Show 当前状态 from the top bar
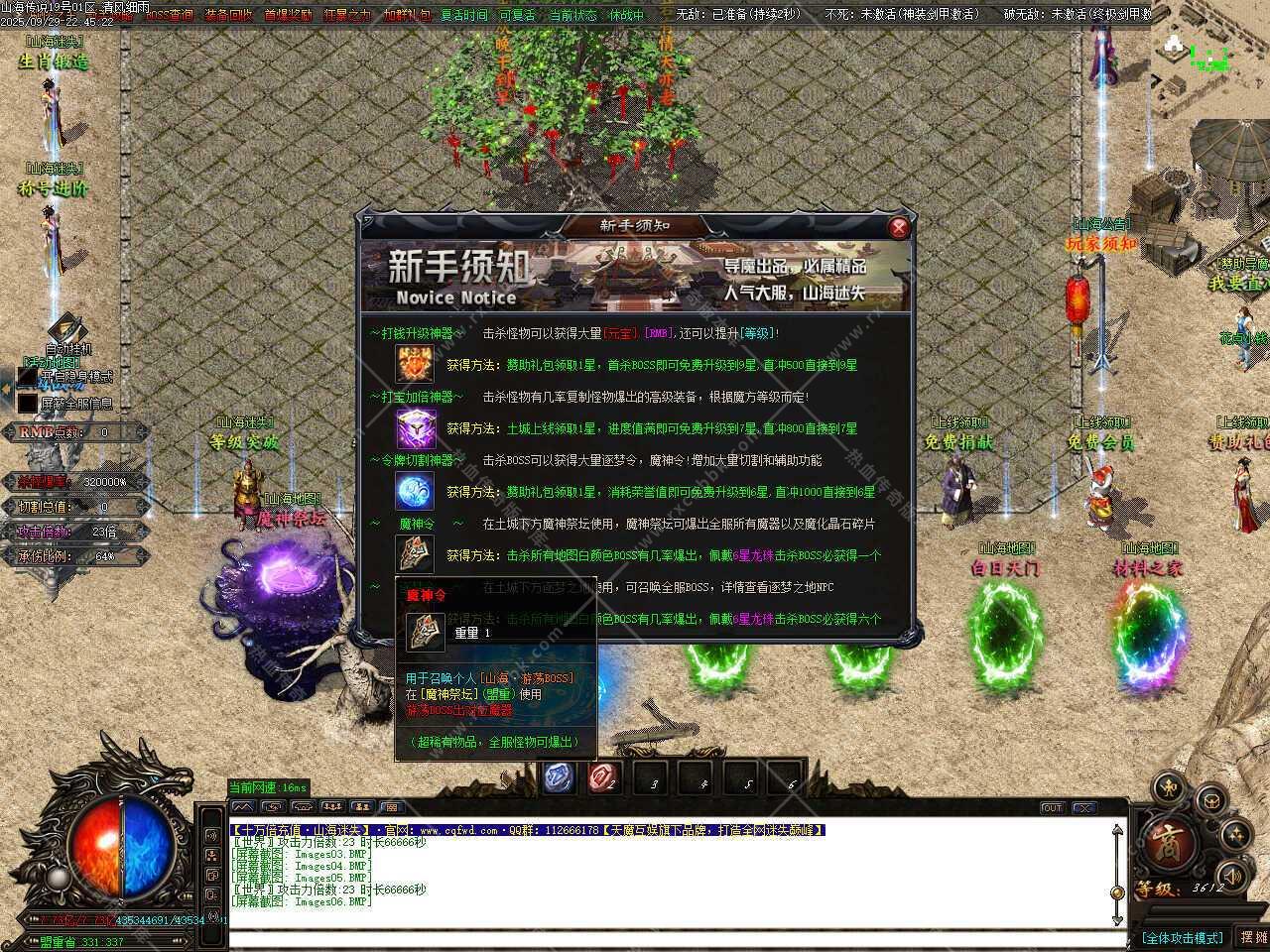The image size is (1270, 952). click(x=572, y=15)
